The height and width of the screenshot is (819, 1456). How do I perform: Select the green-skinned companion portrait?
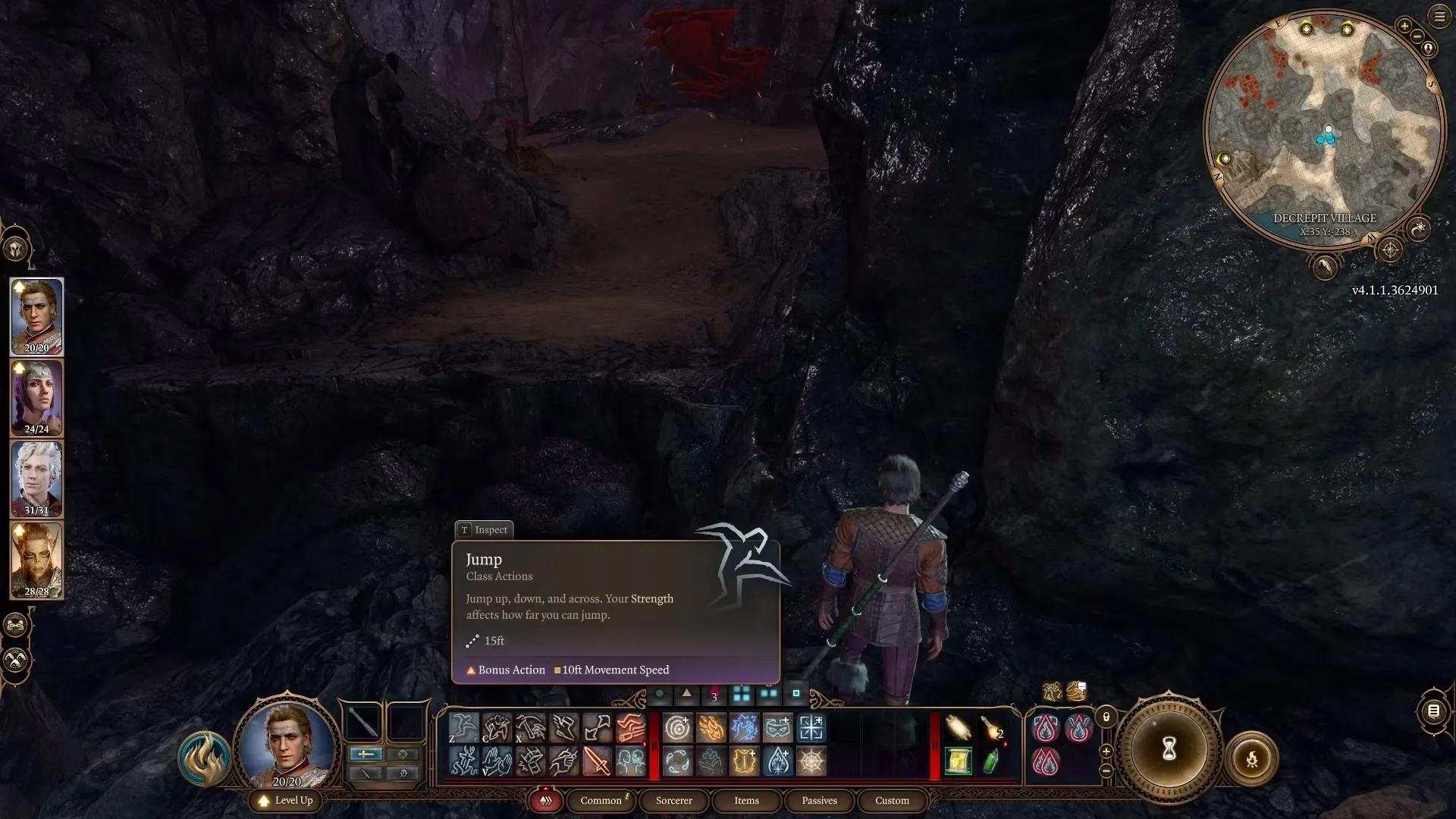tap(36, 560)
